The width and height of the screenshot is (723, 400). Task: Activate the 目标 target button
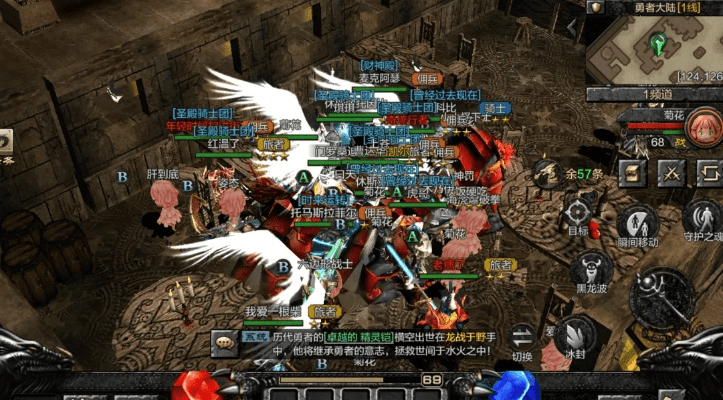579,213
